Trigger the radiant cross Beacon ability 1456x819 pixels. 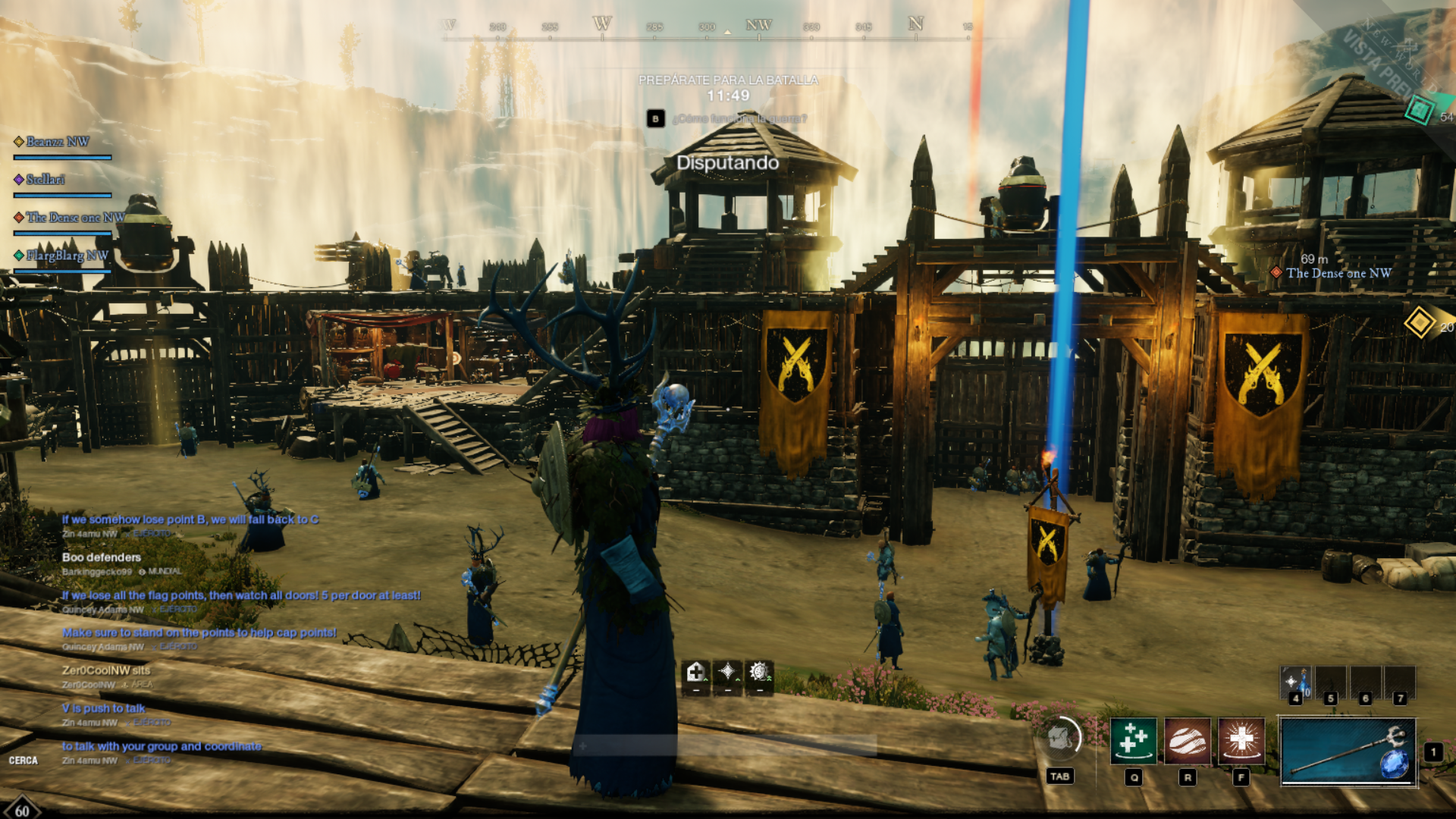click(x=1241, y=741)
